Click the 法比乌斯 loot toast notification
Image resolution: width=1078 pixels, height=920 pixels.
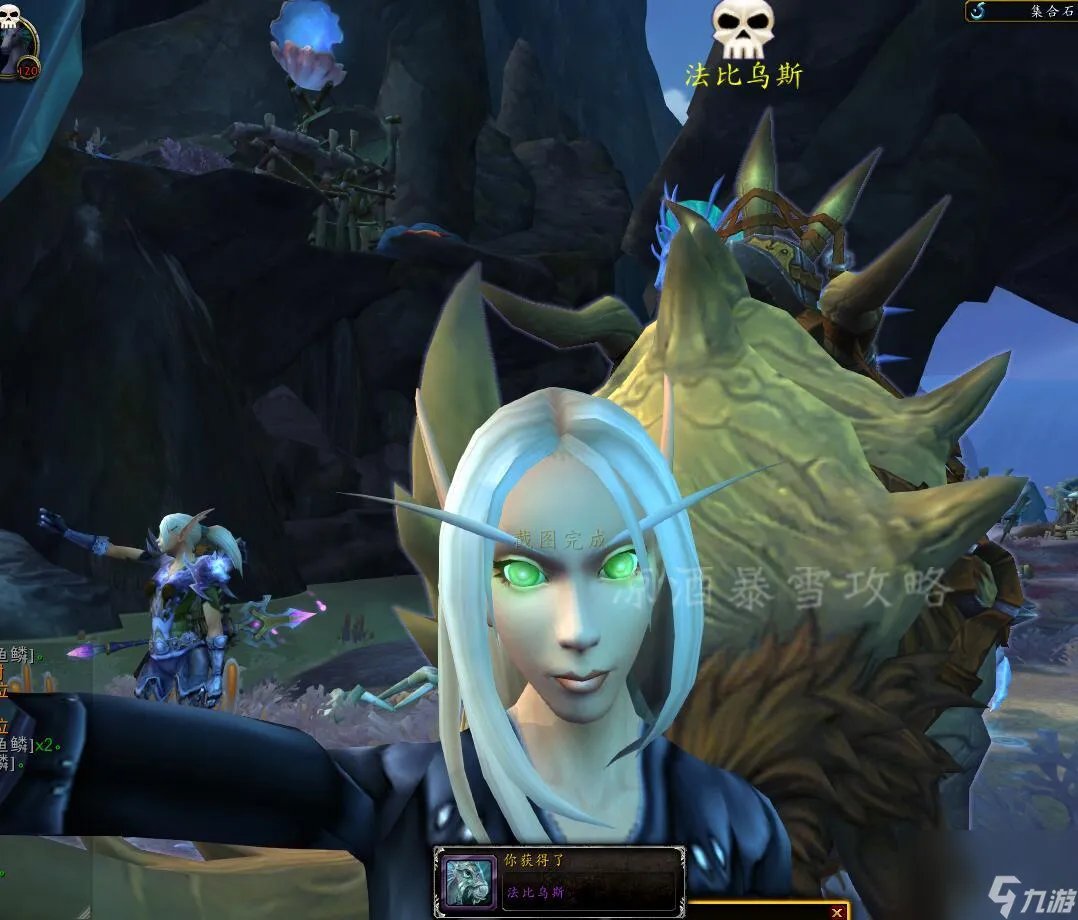[559, 883]
